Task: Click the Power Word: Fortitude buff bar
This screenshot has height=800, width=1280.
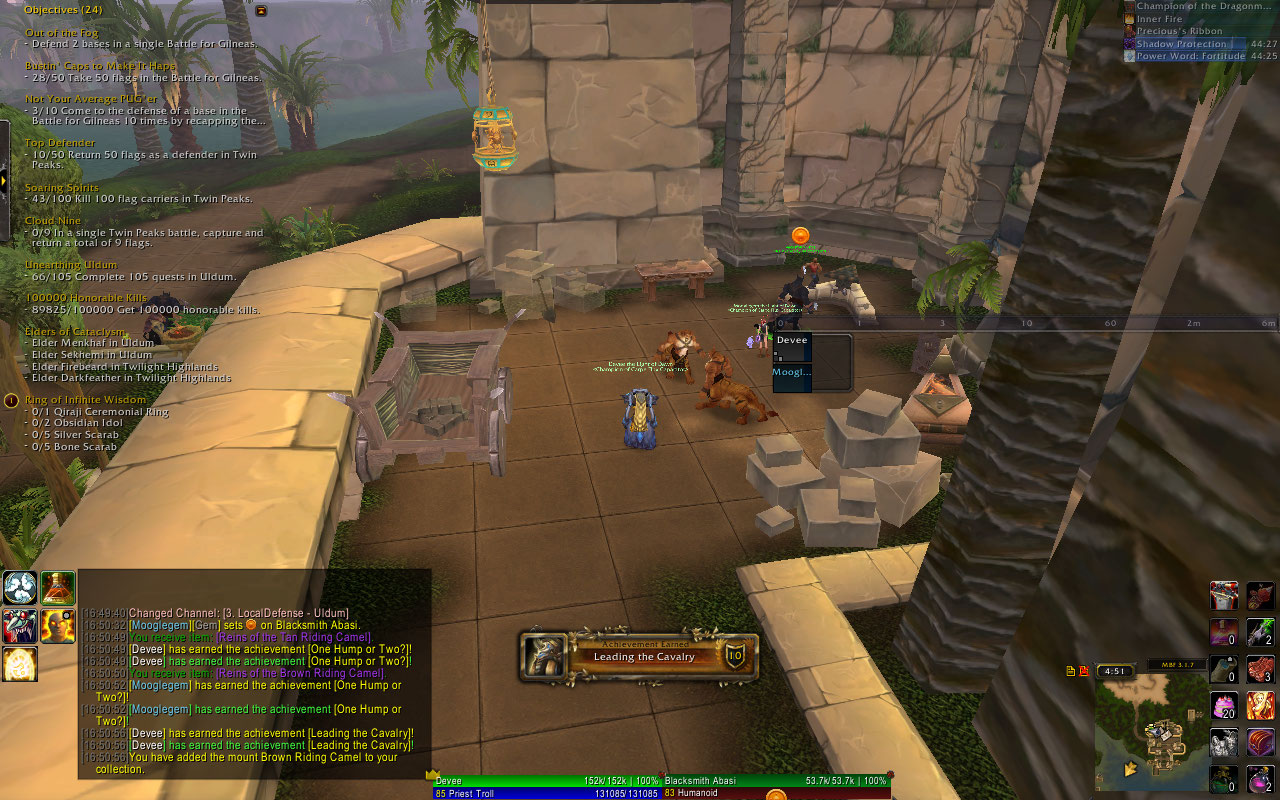Action: (1190, 57)
